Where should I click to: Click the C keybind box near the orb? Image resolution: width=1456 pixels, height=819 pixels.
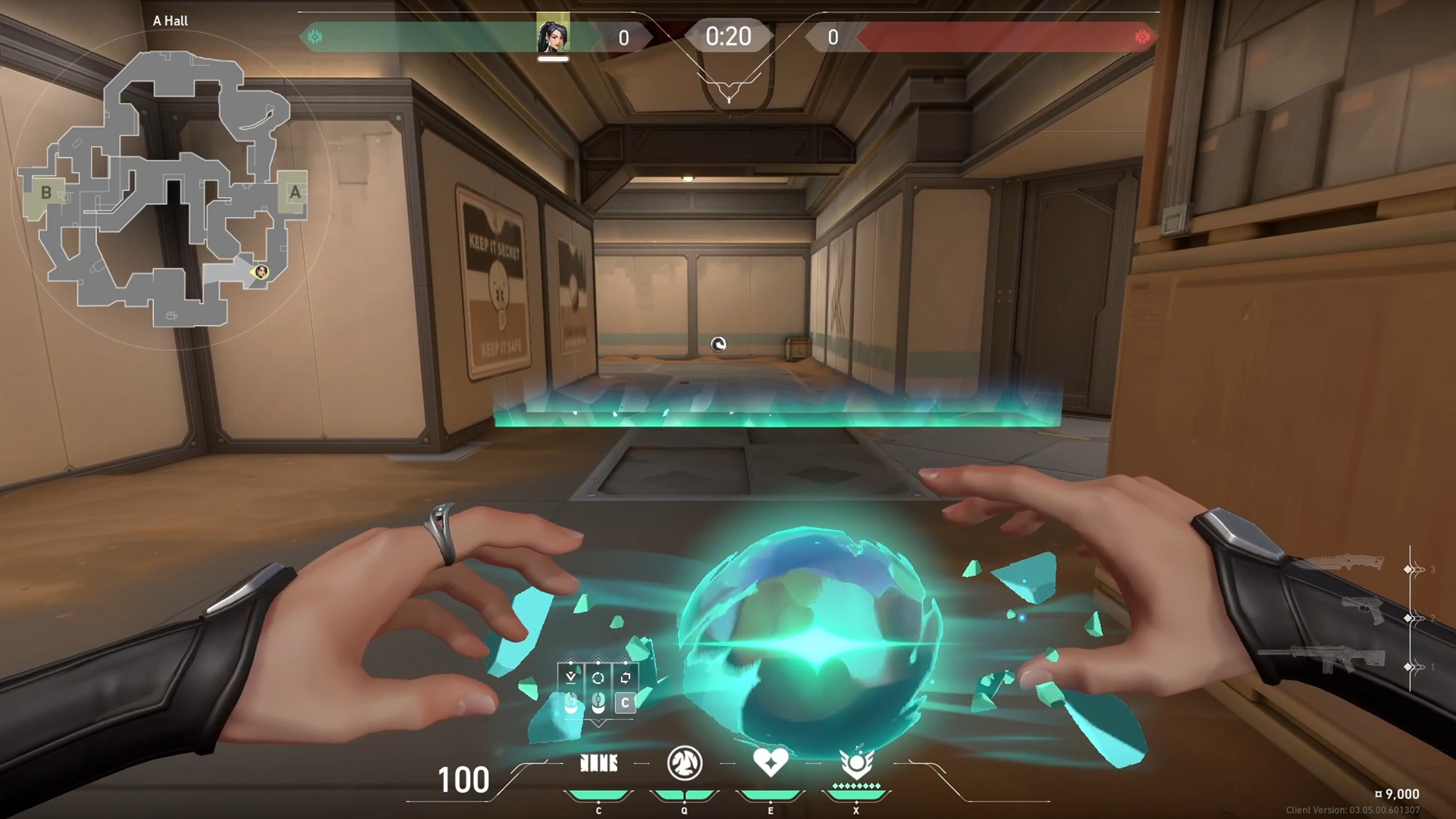point(624,704)
